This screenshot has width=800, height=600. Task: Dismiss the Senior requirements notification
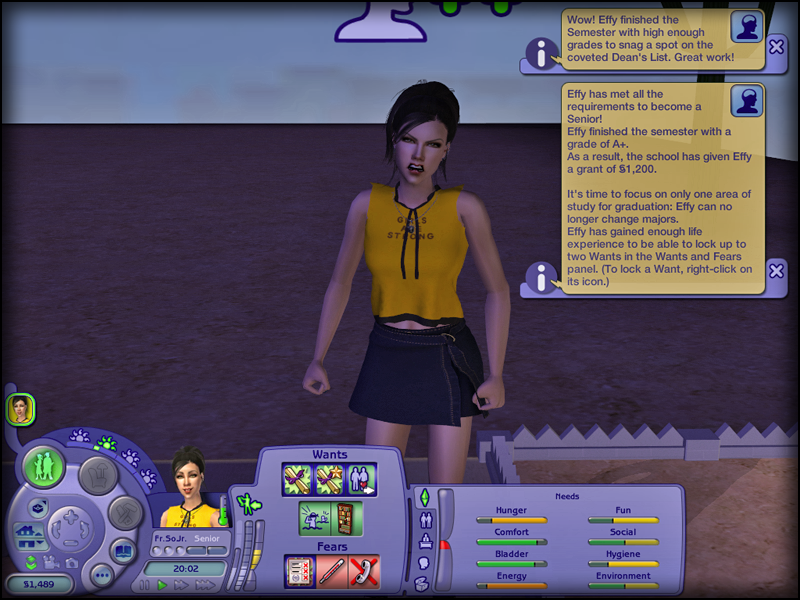tap(776, 270)
